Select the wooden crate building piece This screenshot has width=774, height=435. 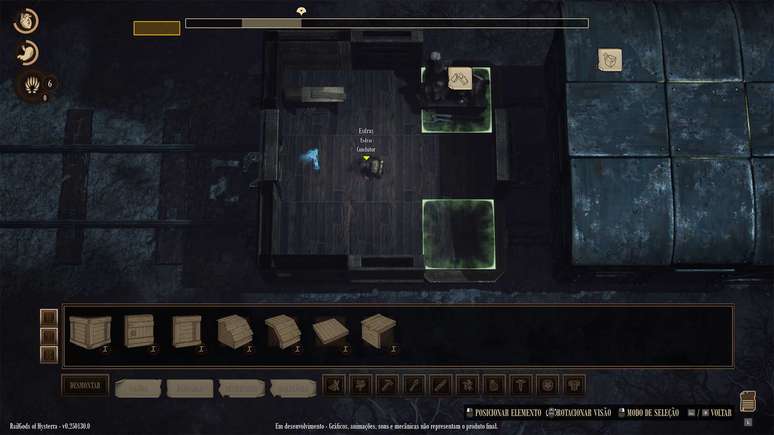pos(85,330)
